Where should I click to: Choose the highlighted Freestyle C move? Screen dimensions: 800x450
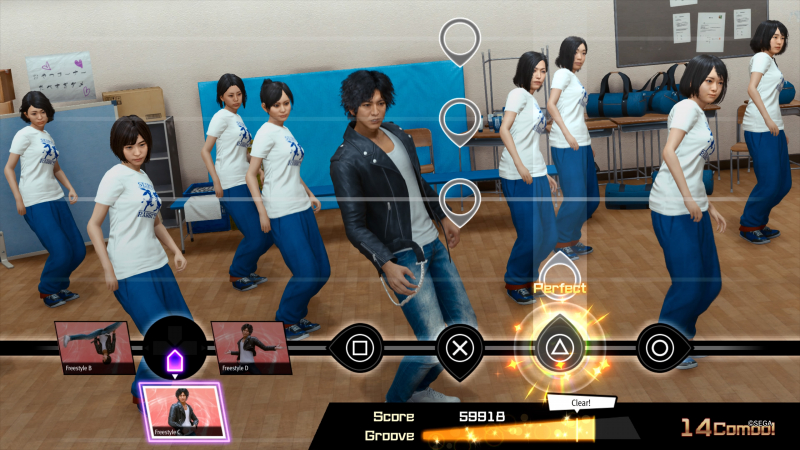pos(182,412)
